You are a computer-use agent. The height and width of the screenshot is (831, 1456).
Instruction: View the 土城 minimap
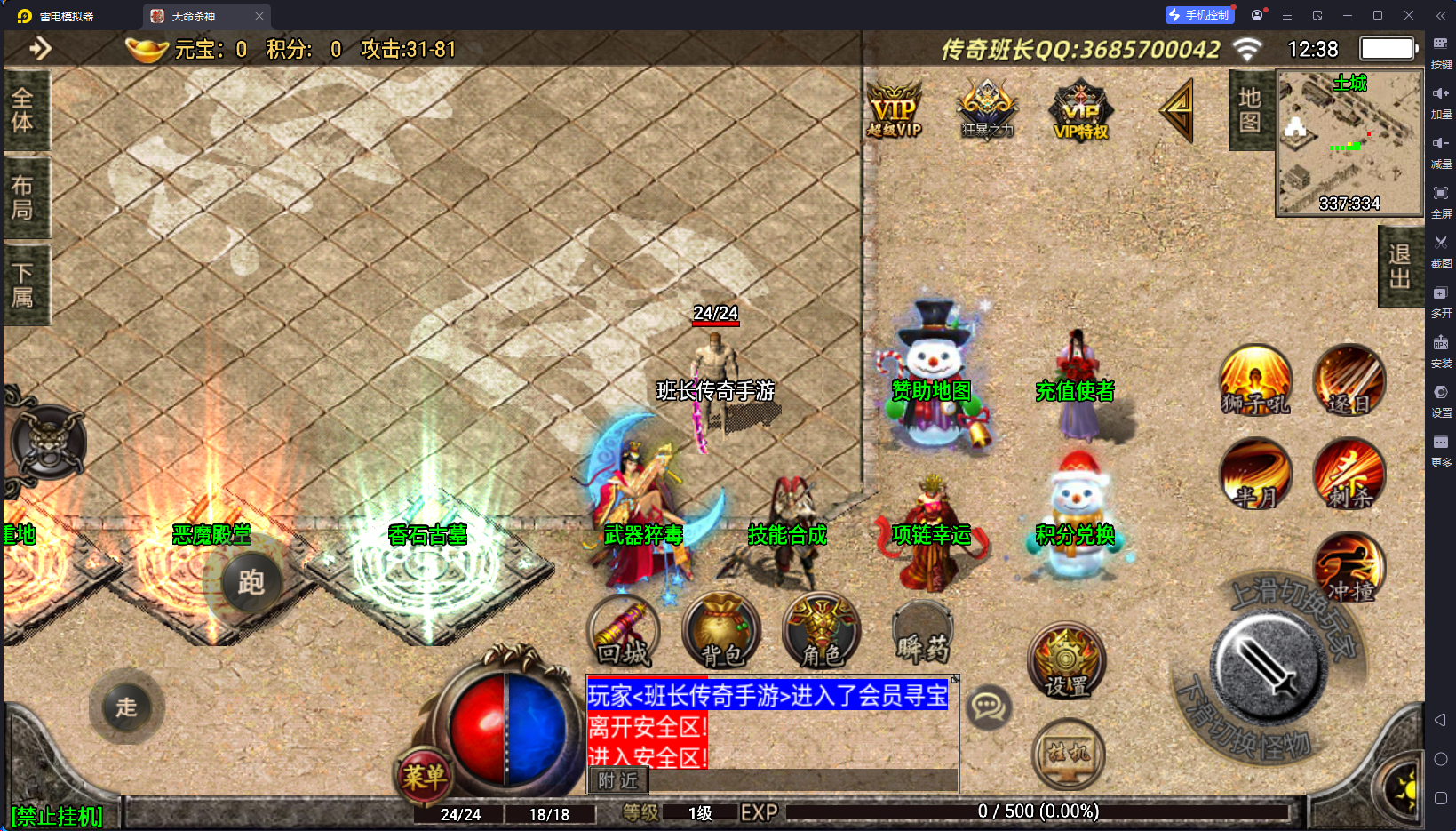pyautogui.click(x=1349, y=144)
